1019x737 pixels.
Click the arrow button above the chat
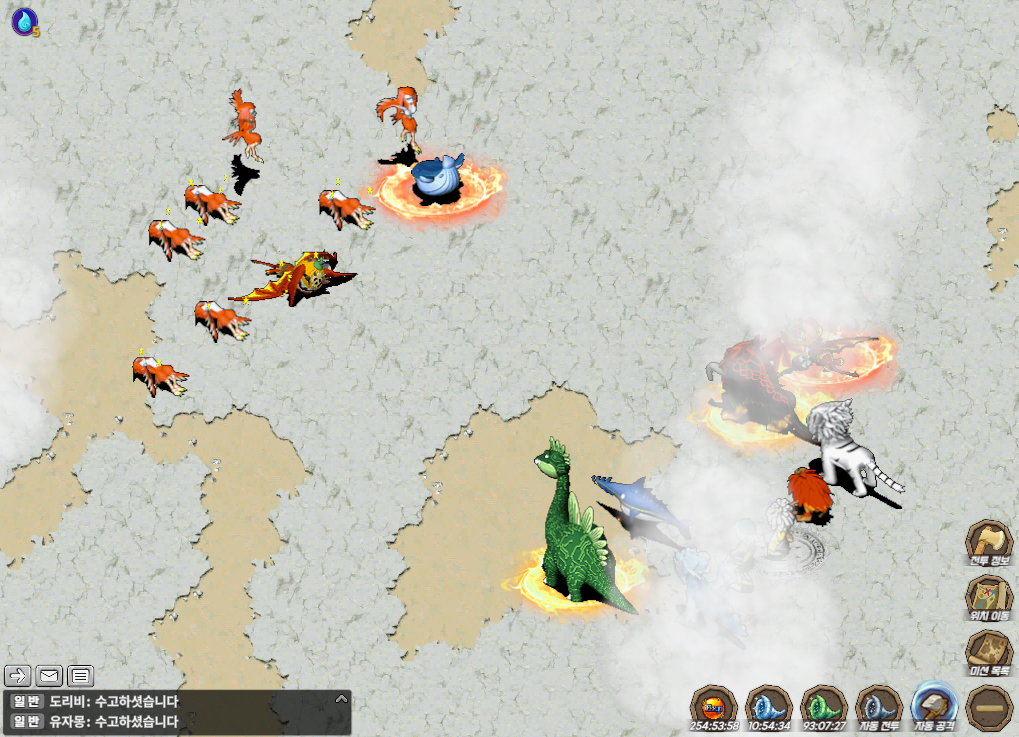pyautogui.click(x=18, y=676)
